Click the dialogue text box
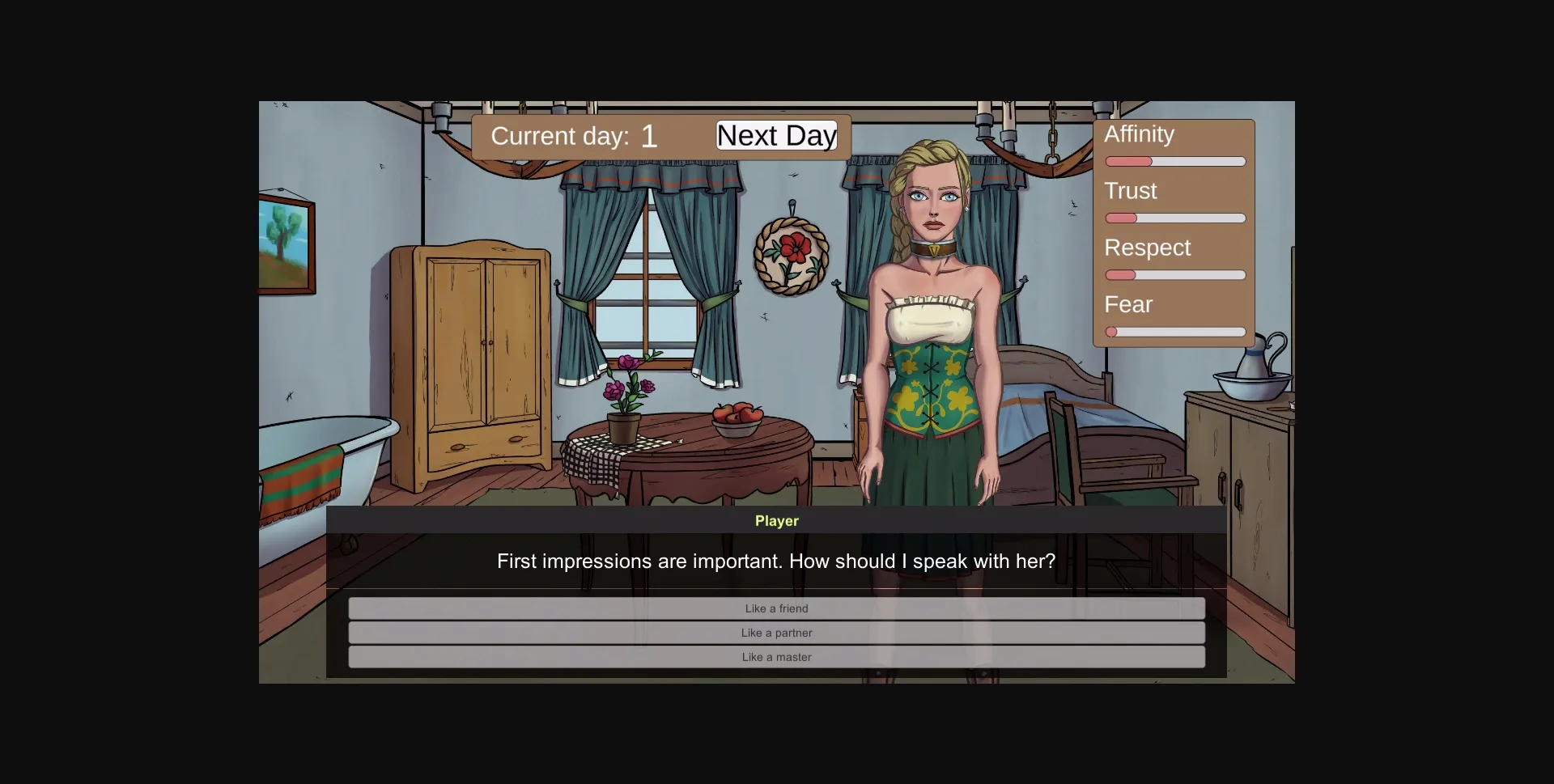 (775, 561)
